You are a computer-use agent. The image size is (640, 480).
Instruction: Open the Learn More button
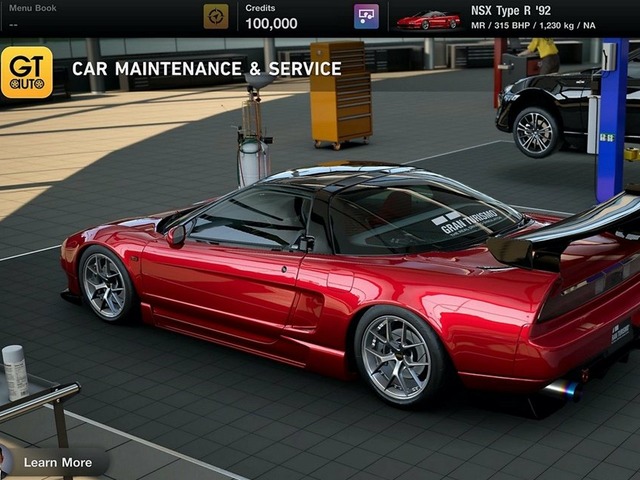57,462
